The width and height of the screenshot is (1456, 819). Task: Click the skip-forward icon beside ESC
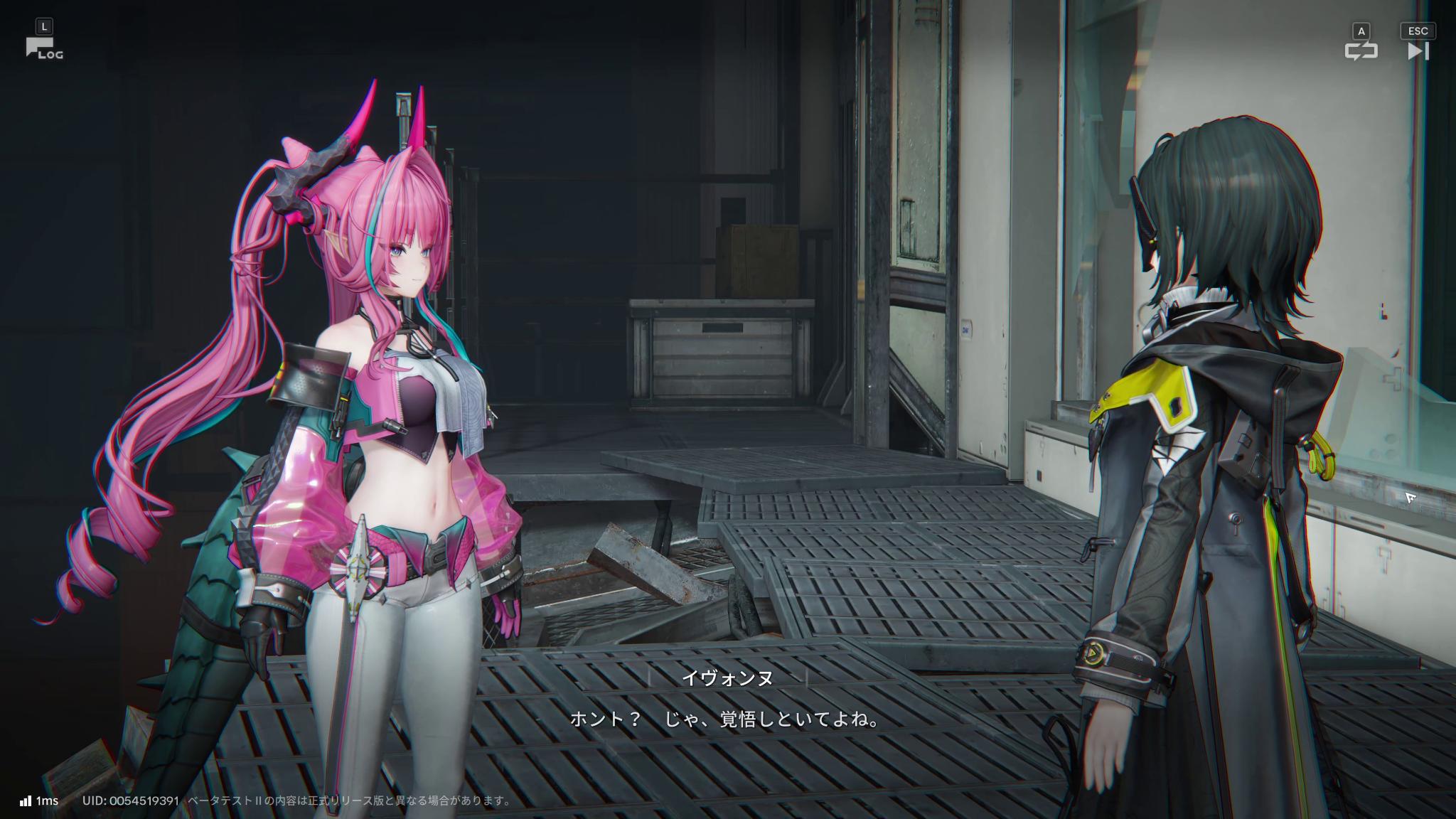coord(1418,51)
